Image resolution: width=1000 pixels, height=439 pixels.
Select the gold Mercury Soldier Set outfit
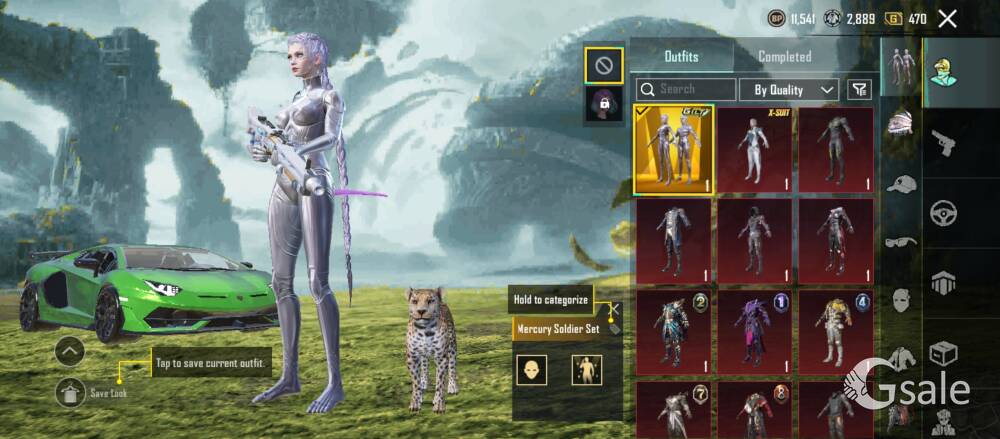tap(673, 150)
